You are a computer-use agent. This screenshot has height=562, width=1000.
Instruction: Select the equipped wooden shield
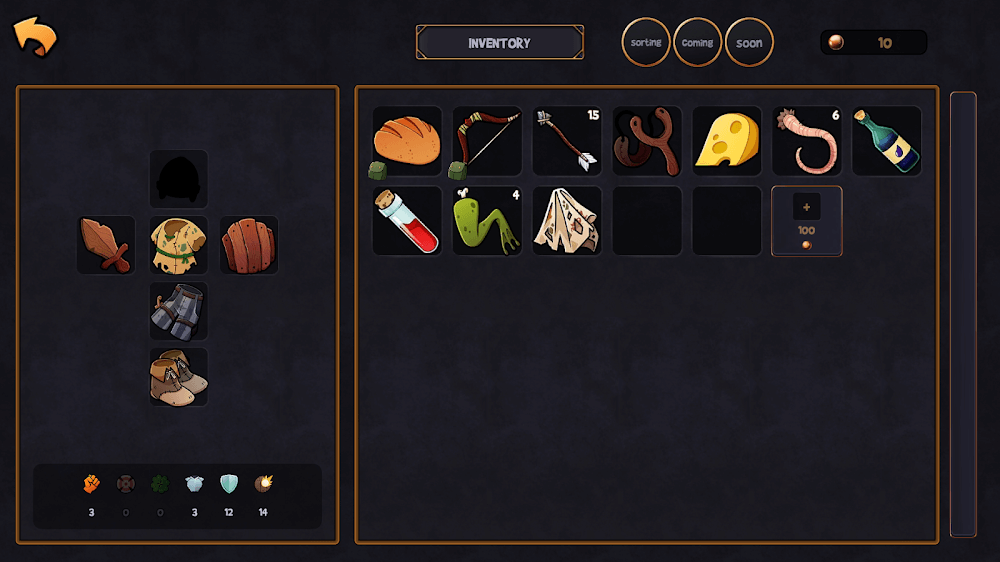tap(249, 245)
